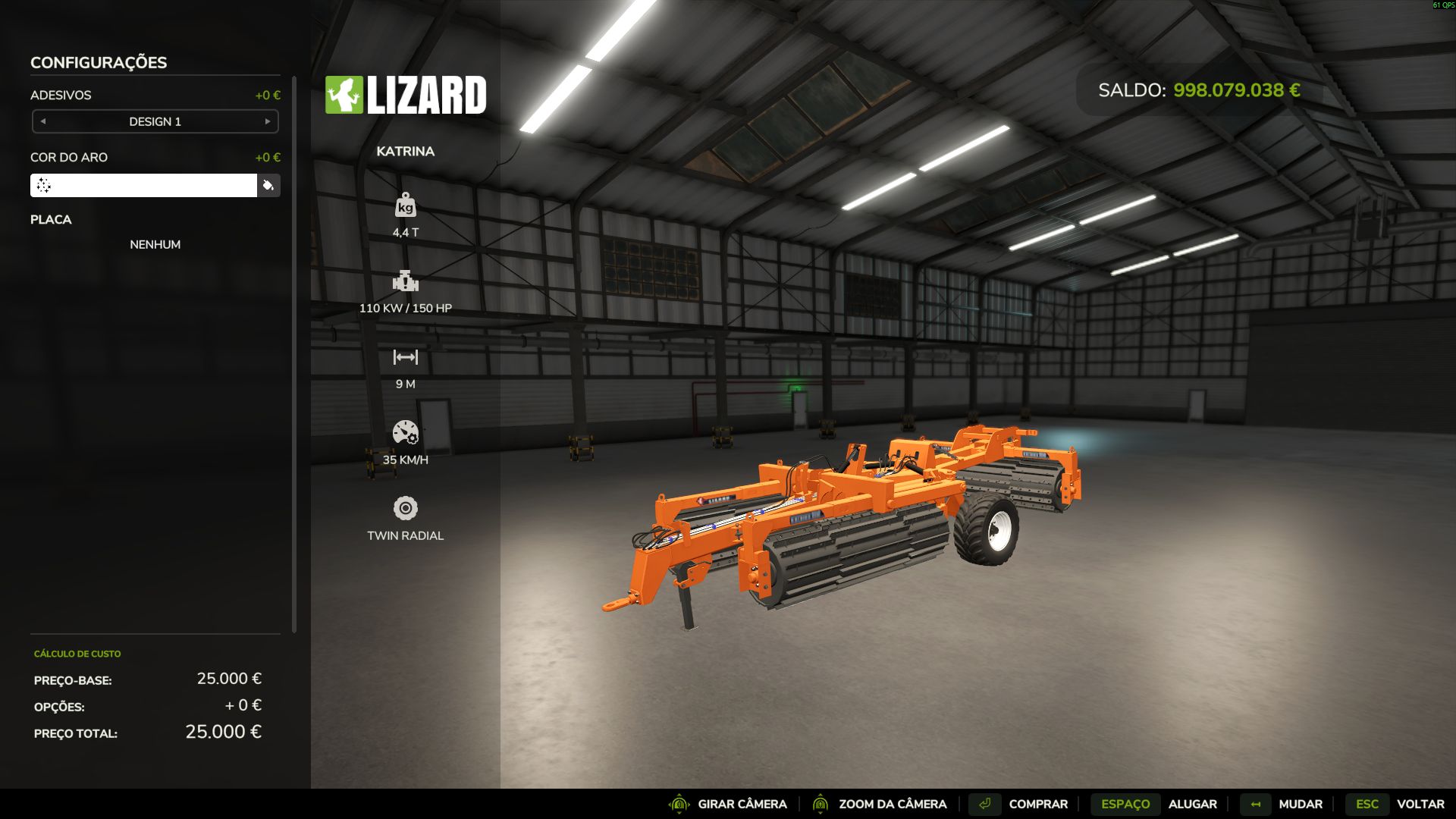Buy the implement with Comprar

tap(1037, 804)
